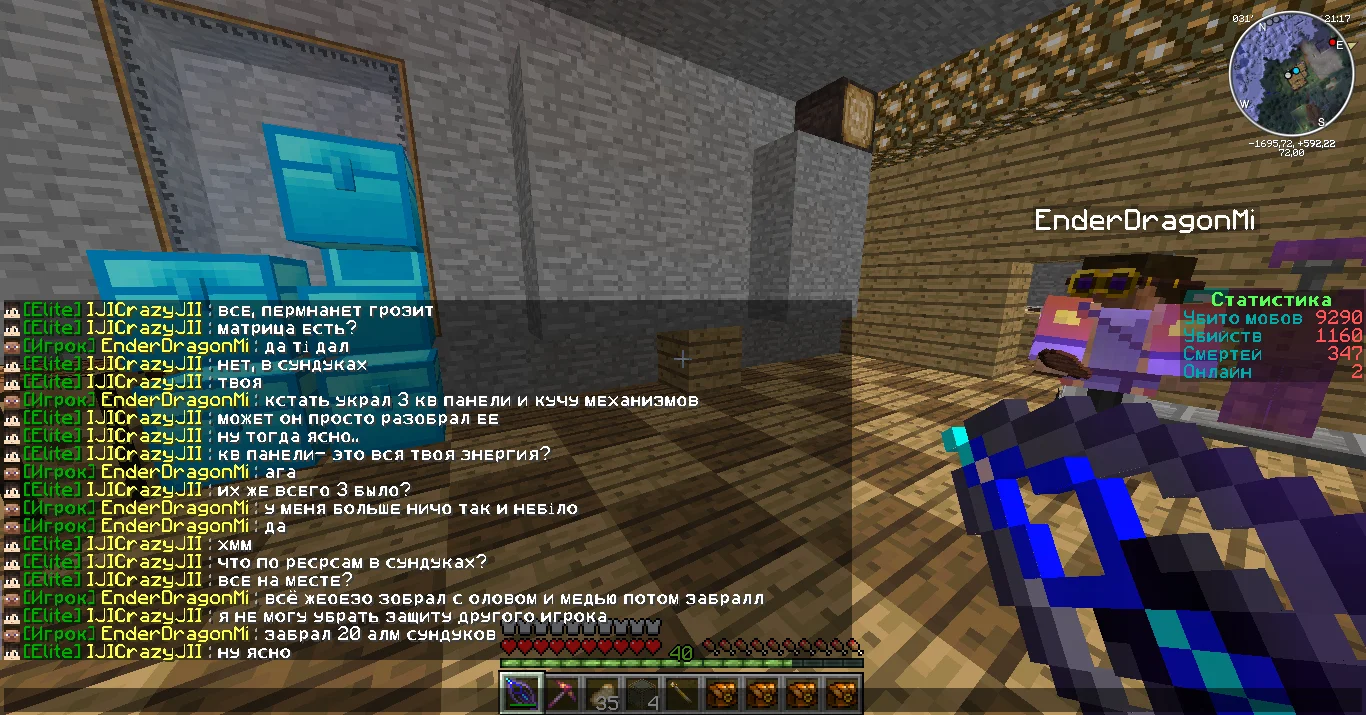
Task: Pick the golden-tipped wand hotbar slot
Action: click(681, 692)
